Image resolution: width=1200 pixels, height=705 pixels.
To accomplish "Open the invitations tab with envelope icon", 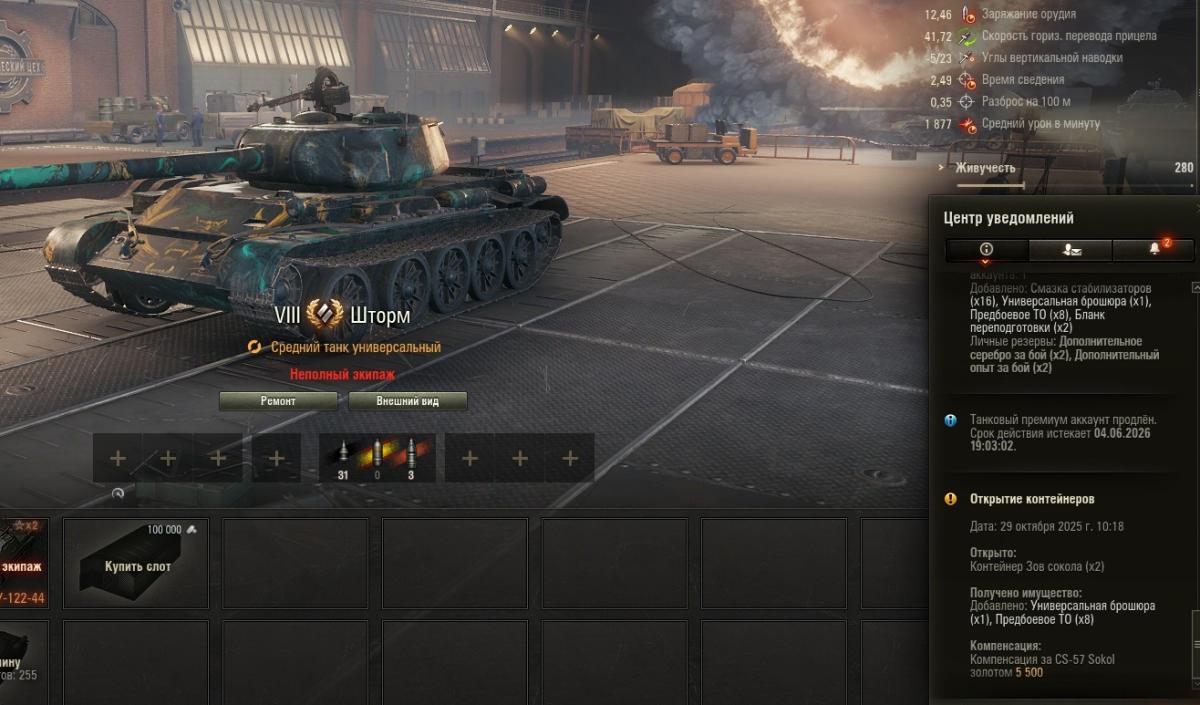I will [1069, 250].
